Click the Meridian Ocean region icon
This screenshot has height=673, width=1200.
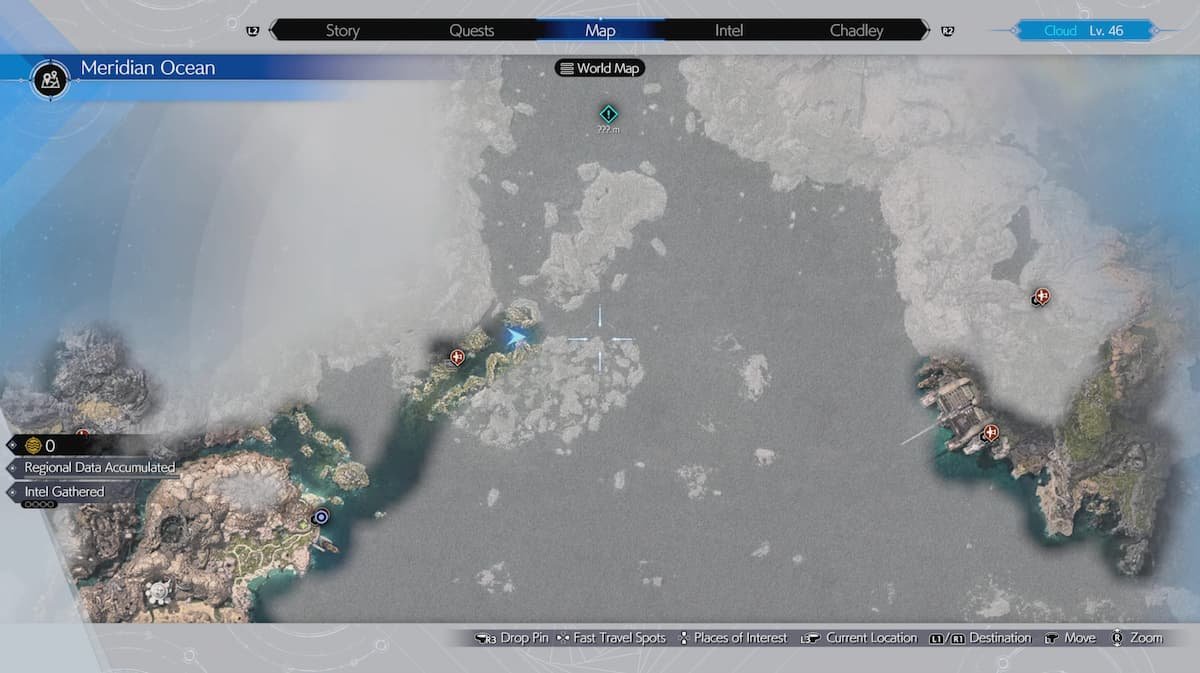(x=50, y=77)
